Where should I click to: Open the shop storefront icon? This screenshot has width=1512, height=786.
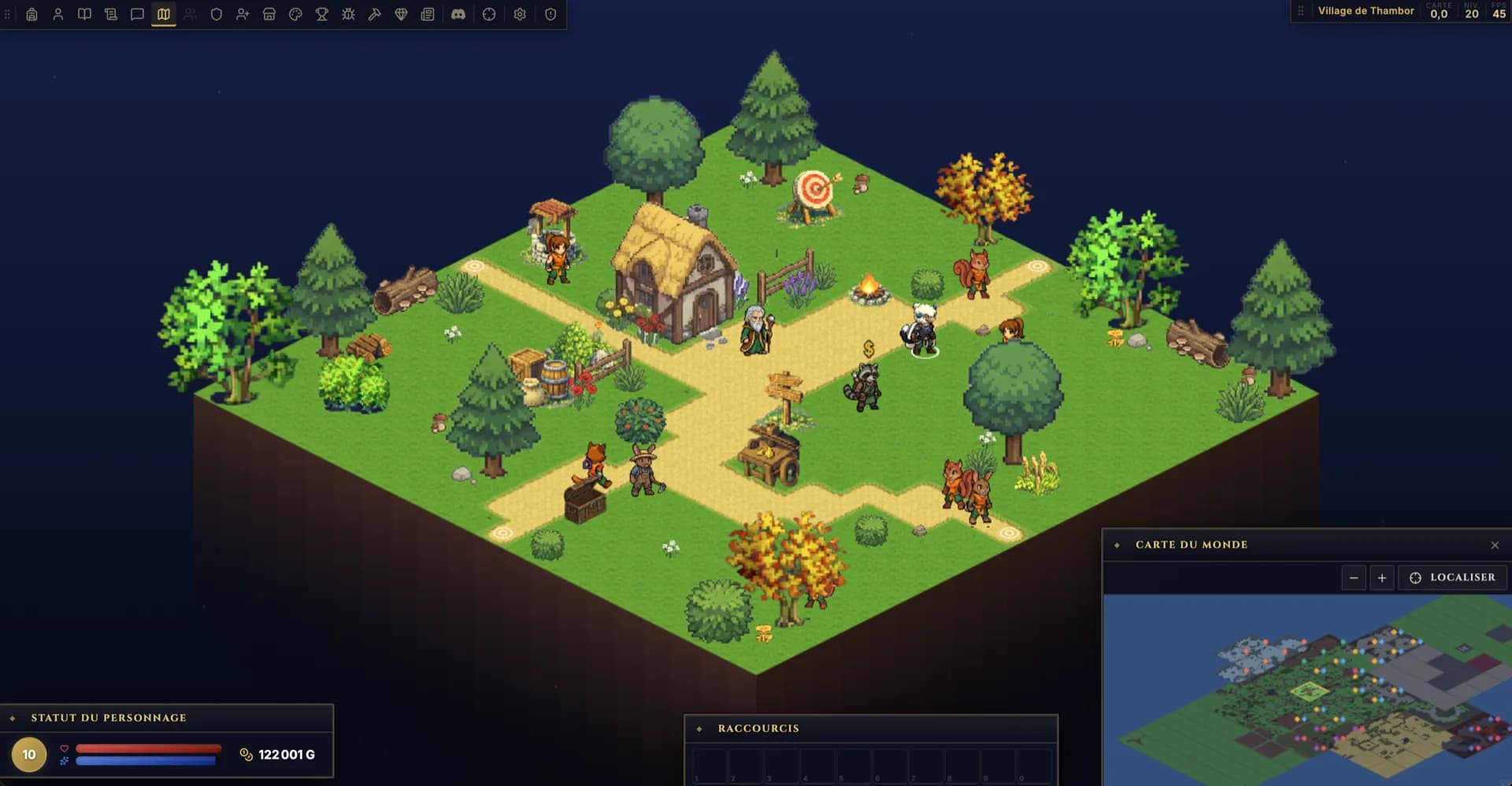pos(269,14)
